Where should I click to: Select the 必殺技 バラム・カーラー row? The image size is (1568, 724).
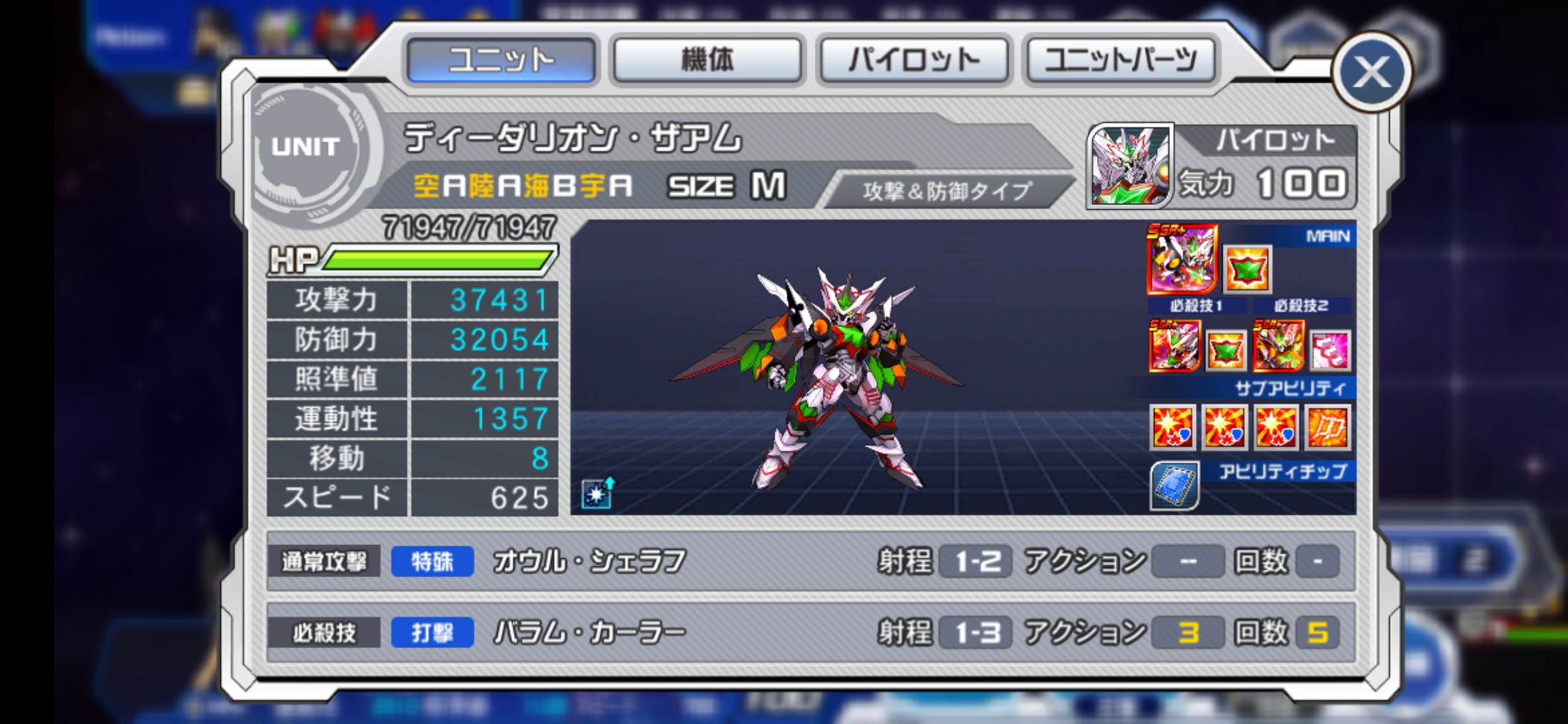811,632
